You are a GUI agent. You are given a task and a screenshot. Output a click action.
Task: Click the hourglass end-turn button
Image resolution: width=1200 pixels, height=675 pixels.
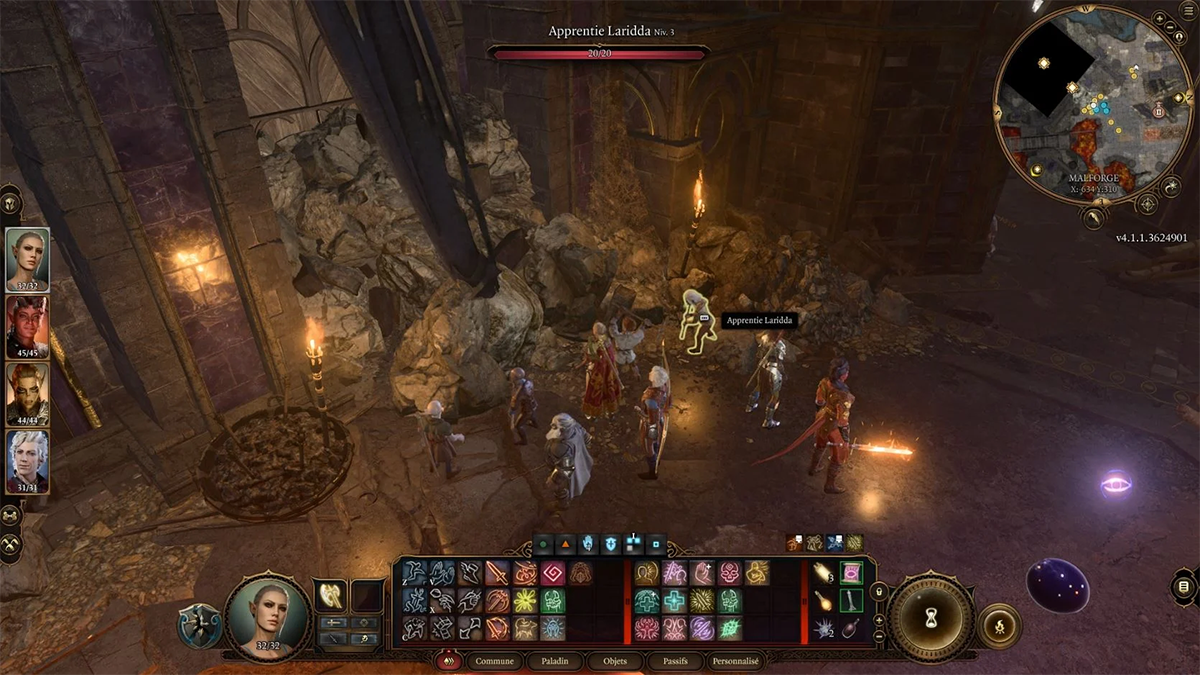coord(931,617)
